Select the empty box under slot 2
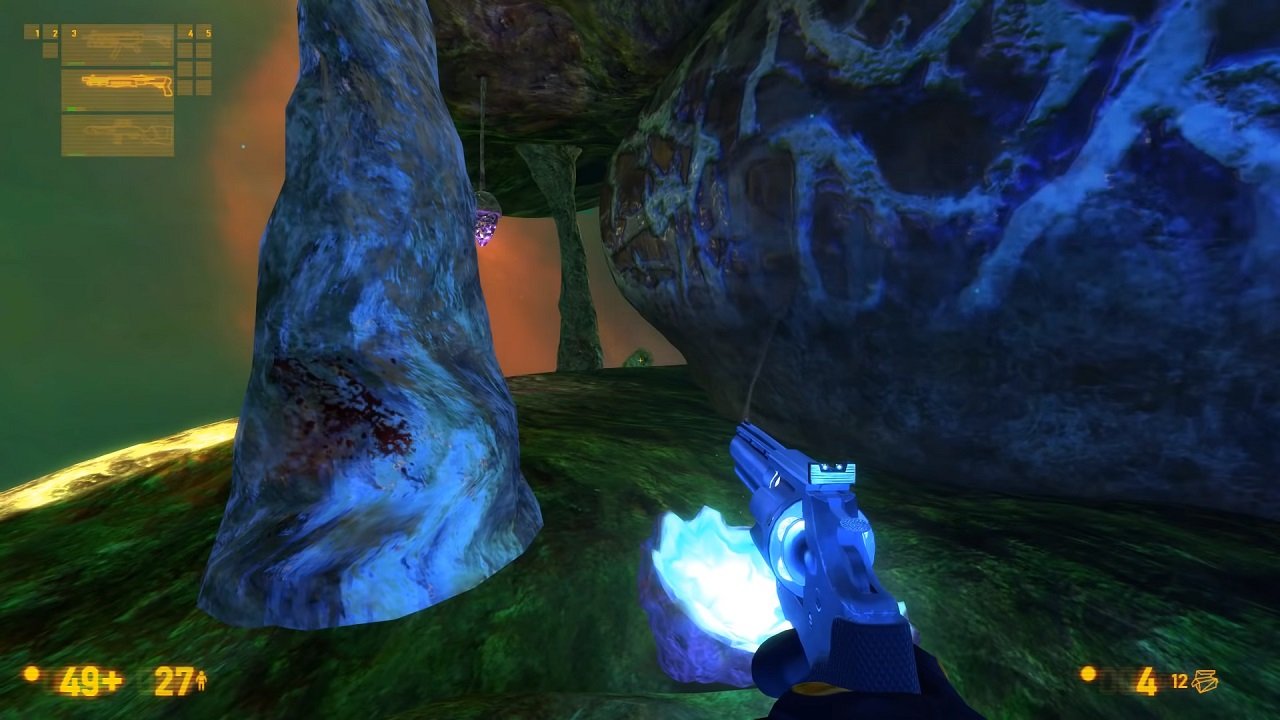1280x720 pixels. pyautogui.click(x=50, y=50)
